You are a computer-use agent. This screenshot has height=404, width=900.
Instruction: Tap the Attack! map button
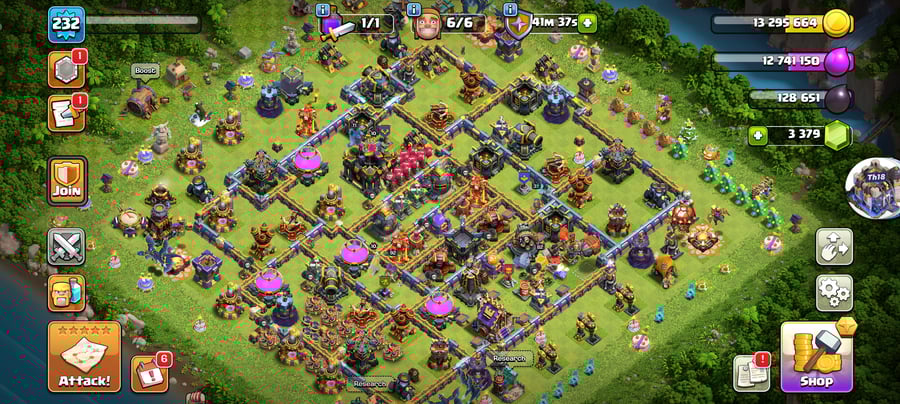coord(84,356)
